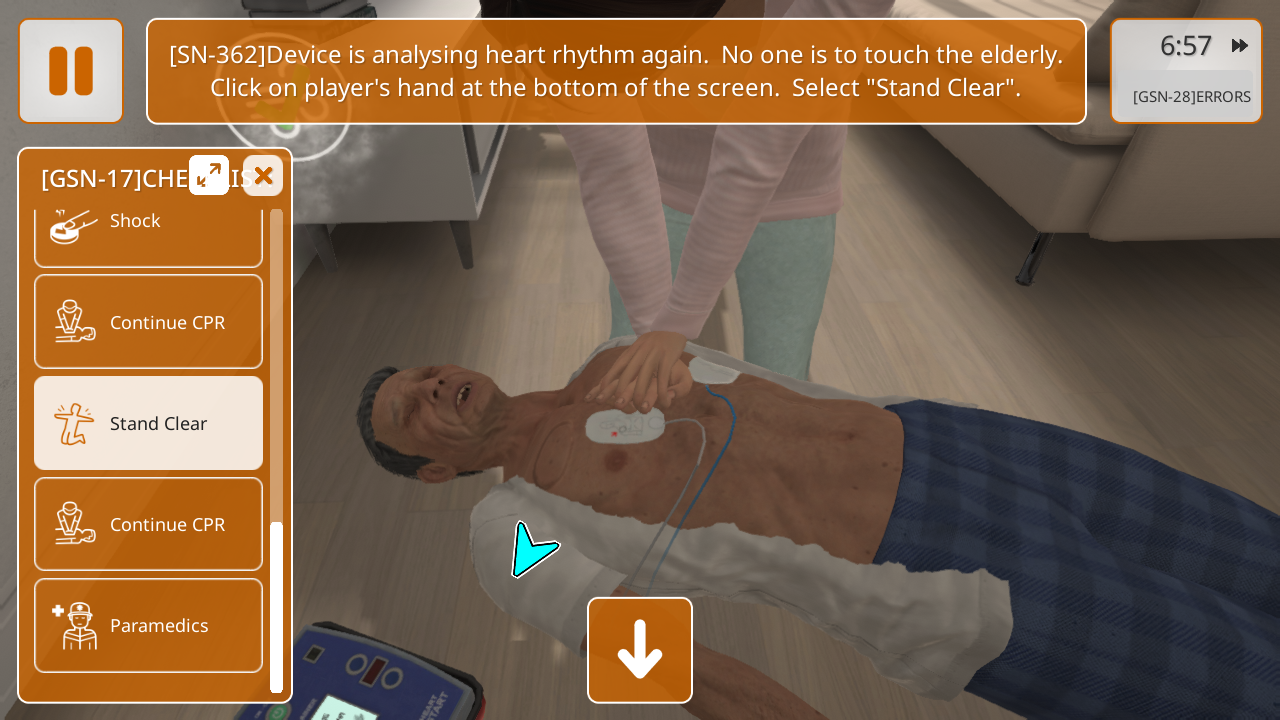Screen dimensions: 1280x720
Task: Fast-forward the timer
Action: (x=1240, y=46)
